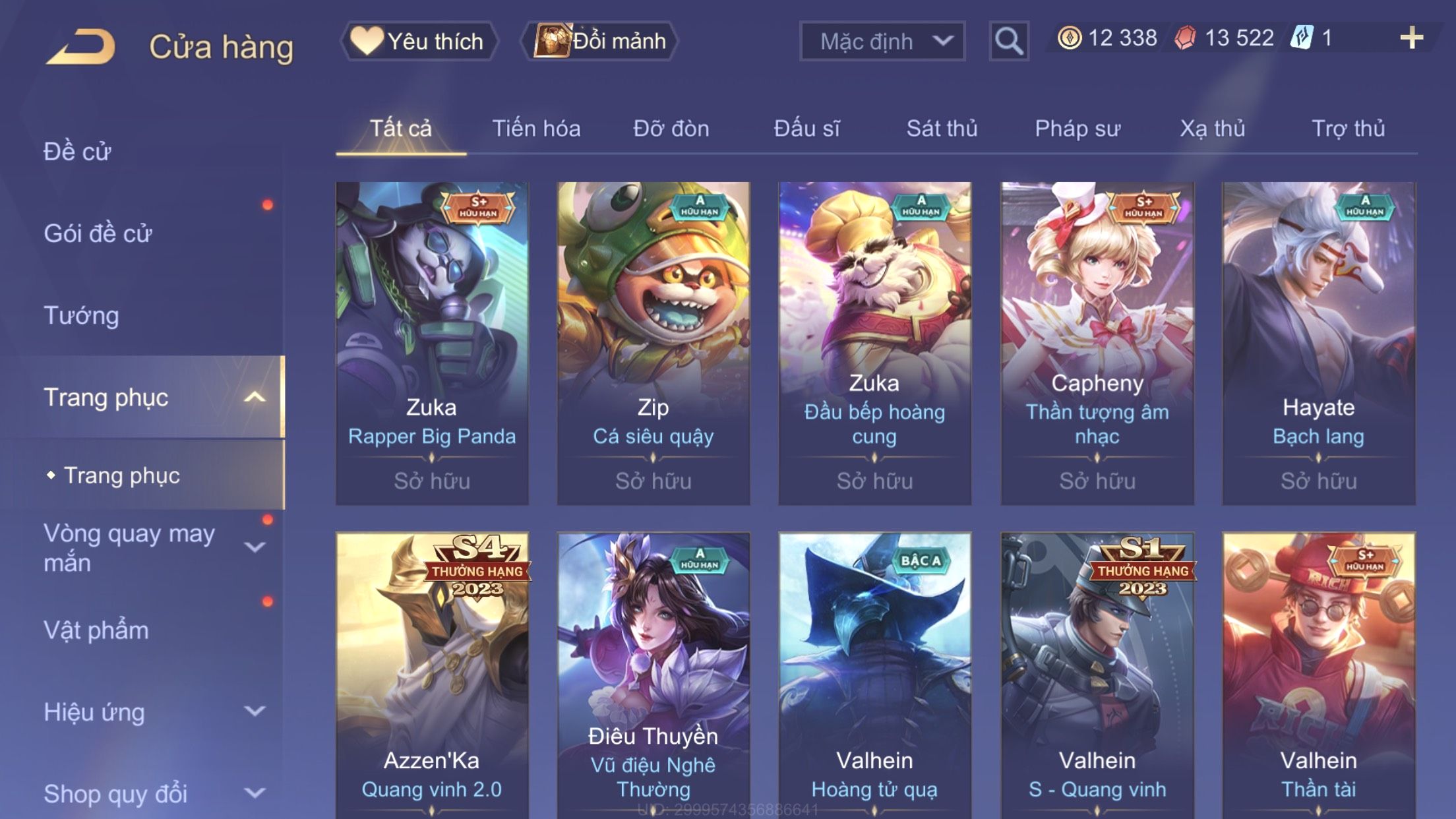Show the Sát thủ skins tab
Viewport: 1456px width, 819px height.
[x=942, y=129]
